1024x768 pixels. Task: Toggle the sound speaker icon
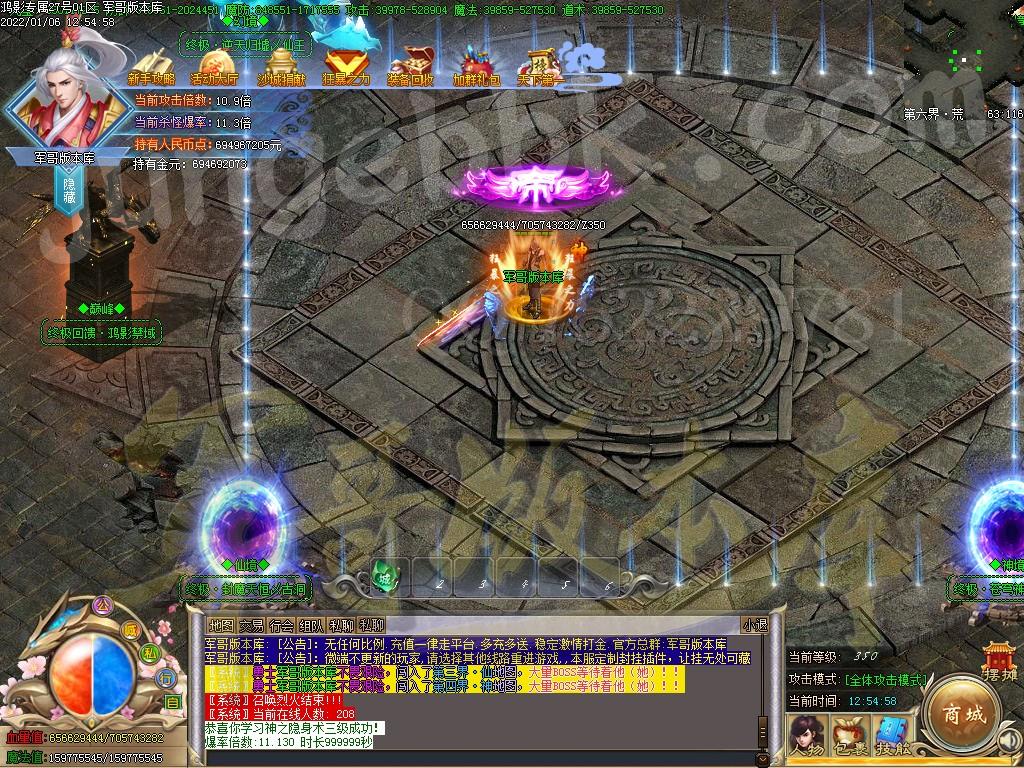pos(1008,741)
